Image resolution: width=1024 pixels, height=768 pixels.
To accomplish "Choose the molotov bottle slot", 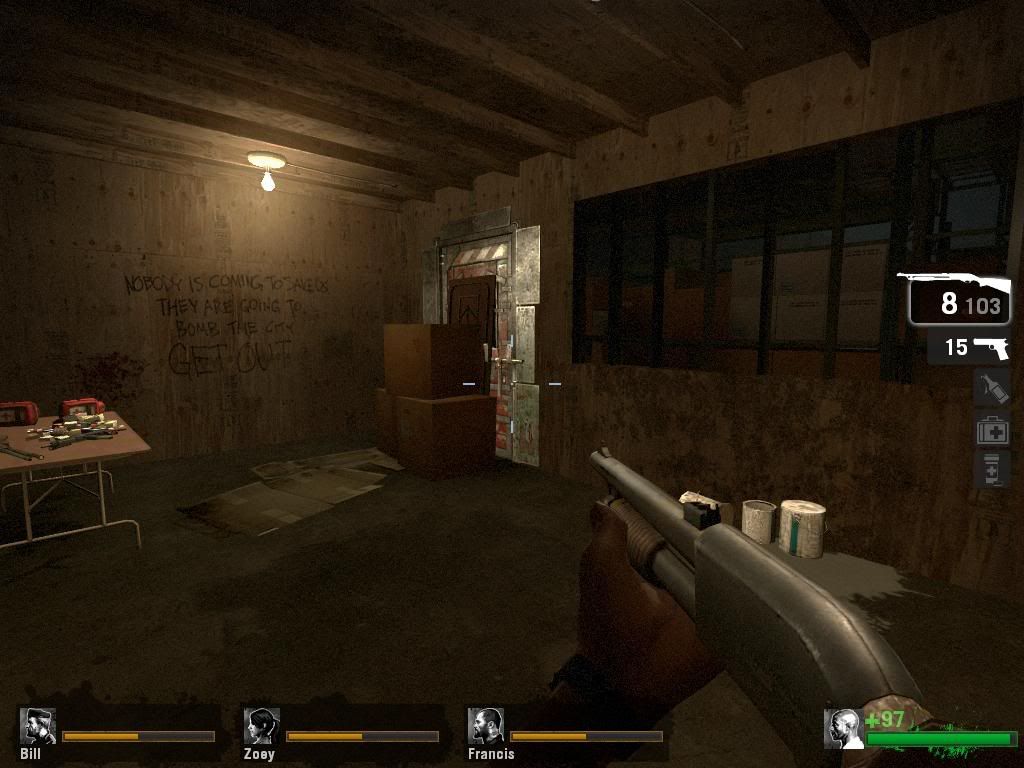I will tap(991, 388).
